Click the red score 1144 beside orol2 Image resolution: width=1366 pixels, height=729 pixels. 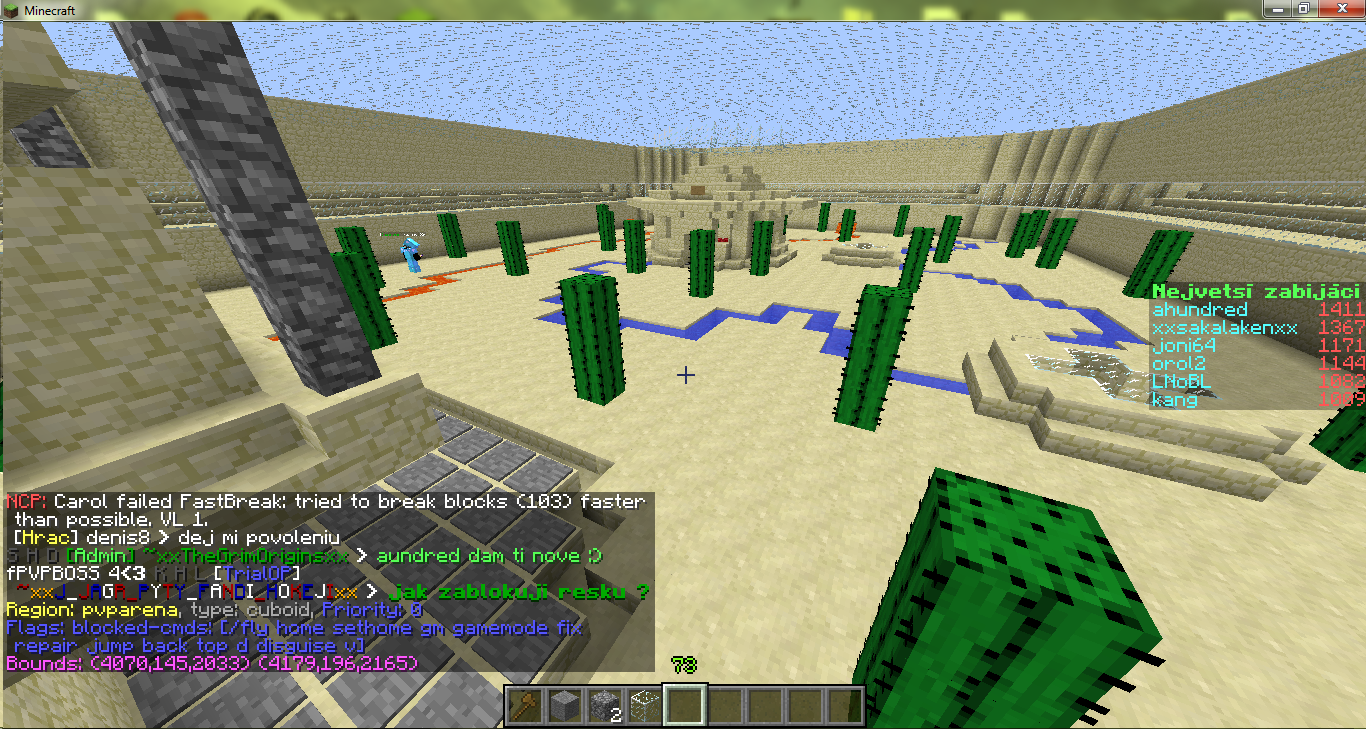[1341, 362]
